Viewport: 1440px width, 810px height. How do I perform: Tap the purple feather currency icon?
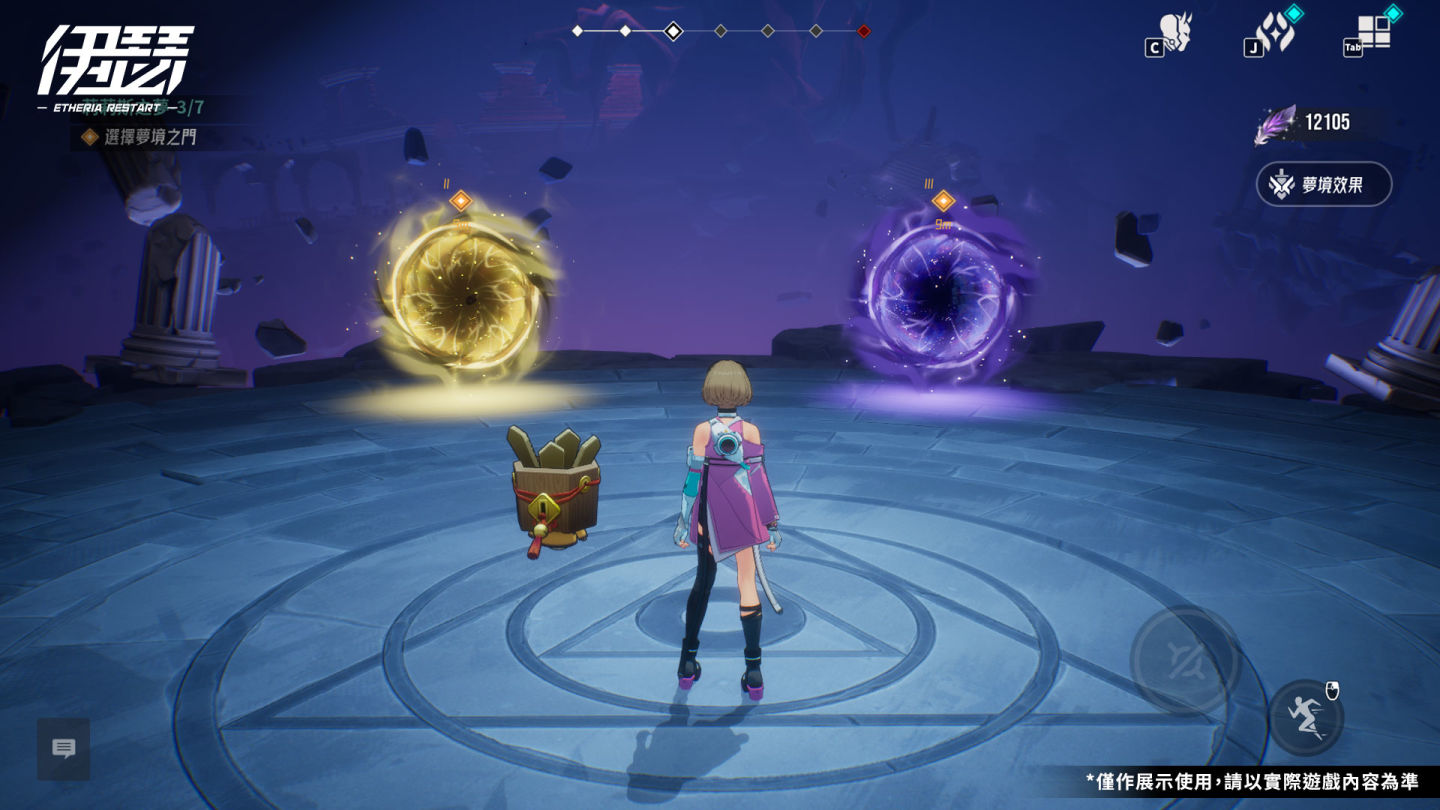[x=1276, y=124]
